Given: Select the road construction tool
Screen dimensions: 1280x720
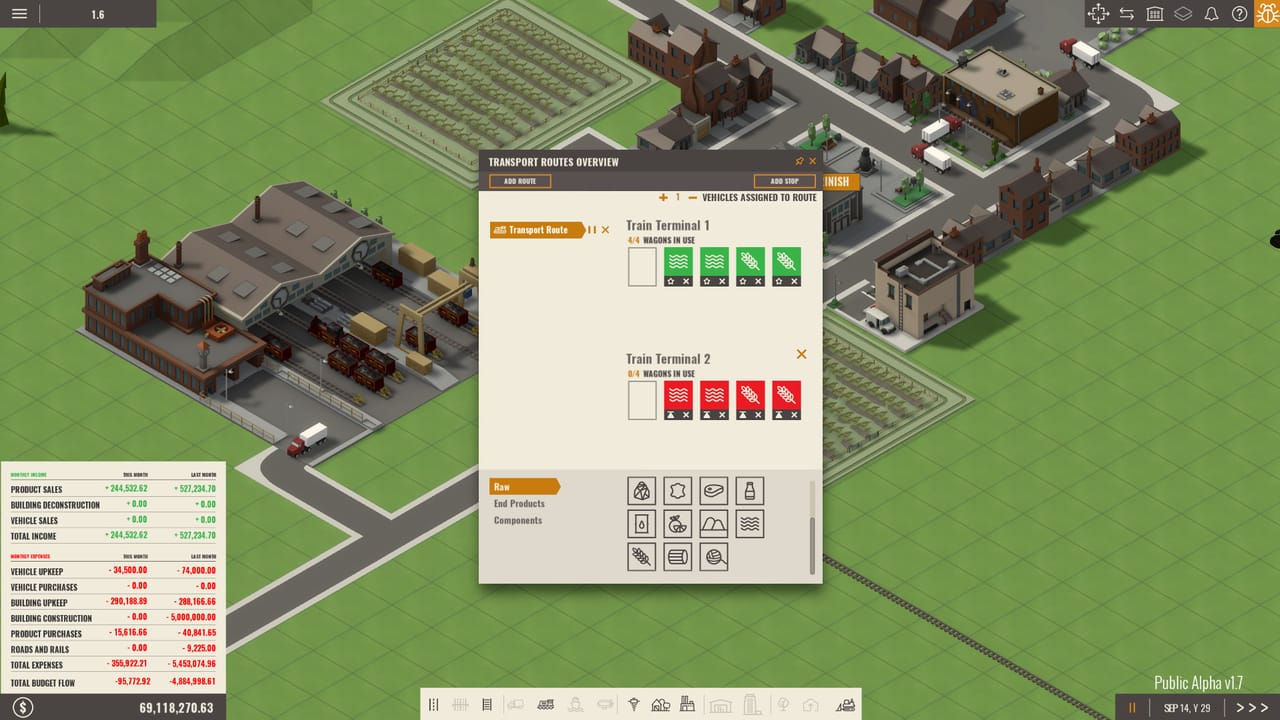Looking at the screenshot, I should [433, 704].
